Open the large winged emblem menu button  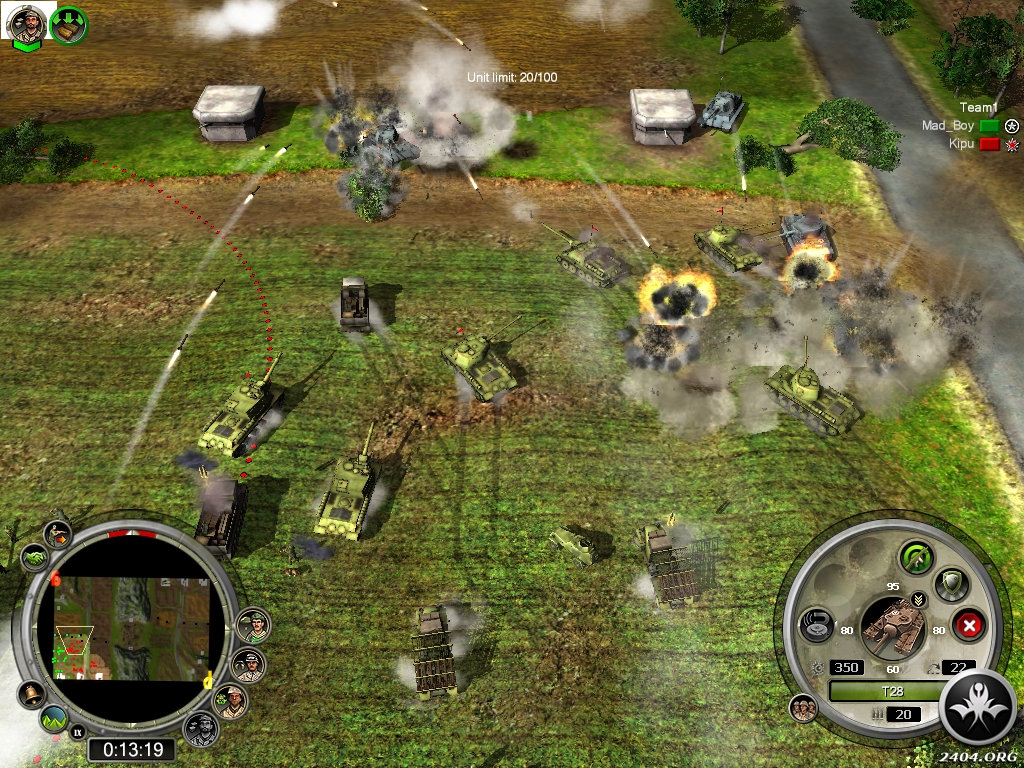point(978,707)
